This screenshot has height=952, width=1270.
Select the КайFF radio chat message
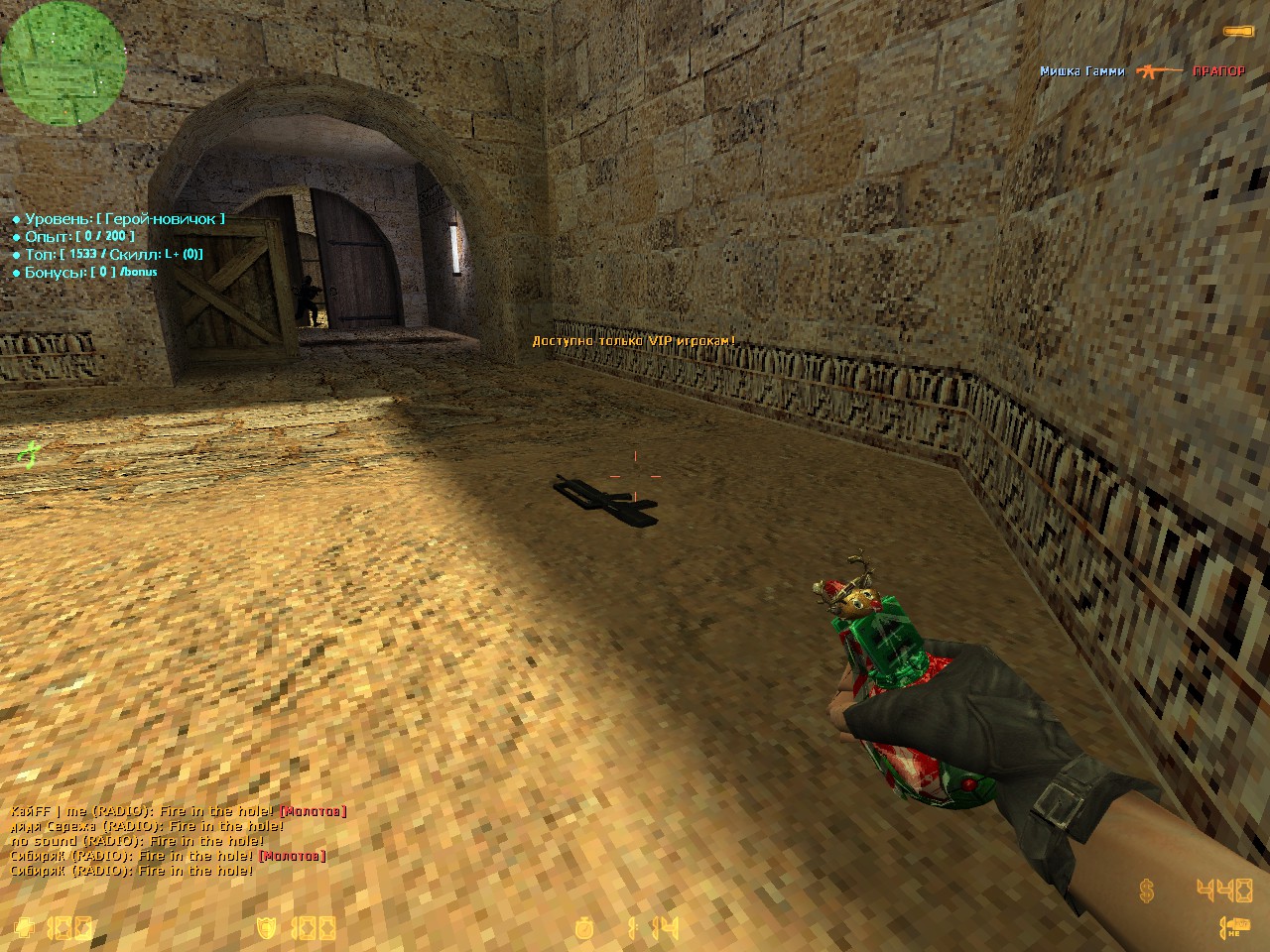click(x=179, y=811)
